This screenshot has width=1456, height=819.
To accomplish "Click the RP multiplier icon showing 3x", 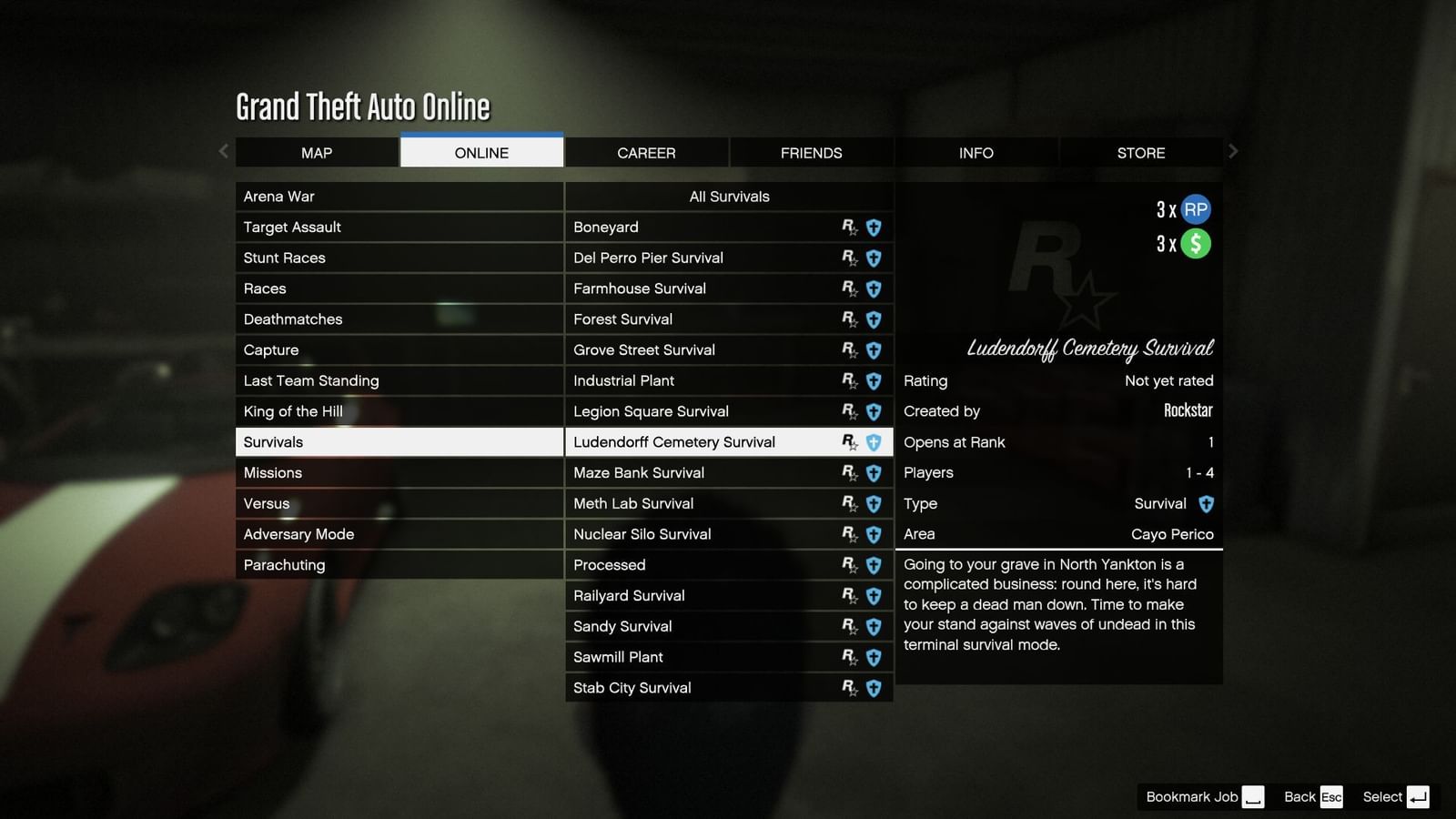I will click(1193, 208).
